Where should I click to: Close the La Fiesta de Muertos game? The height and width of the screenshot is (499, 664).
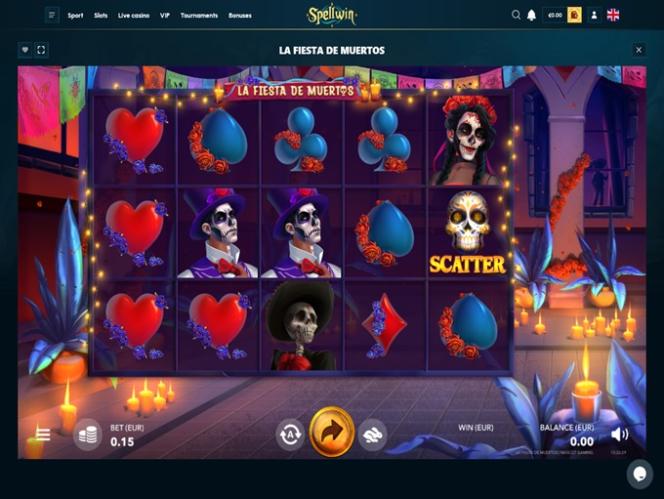pos(639,49)
